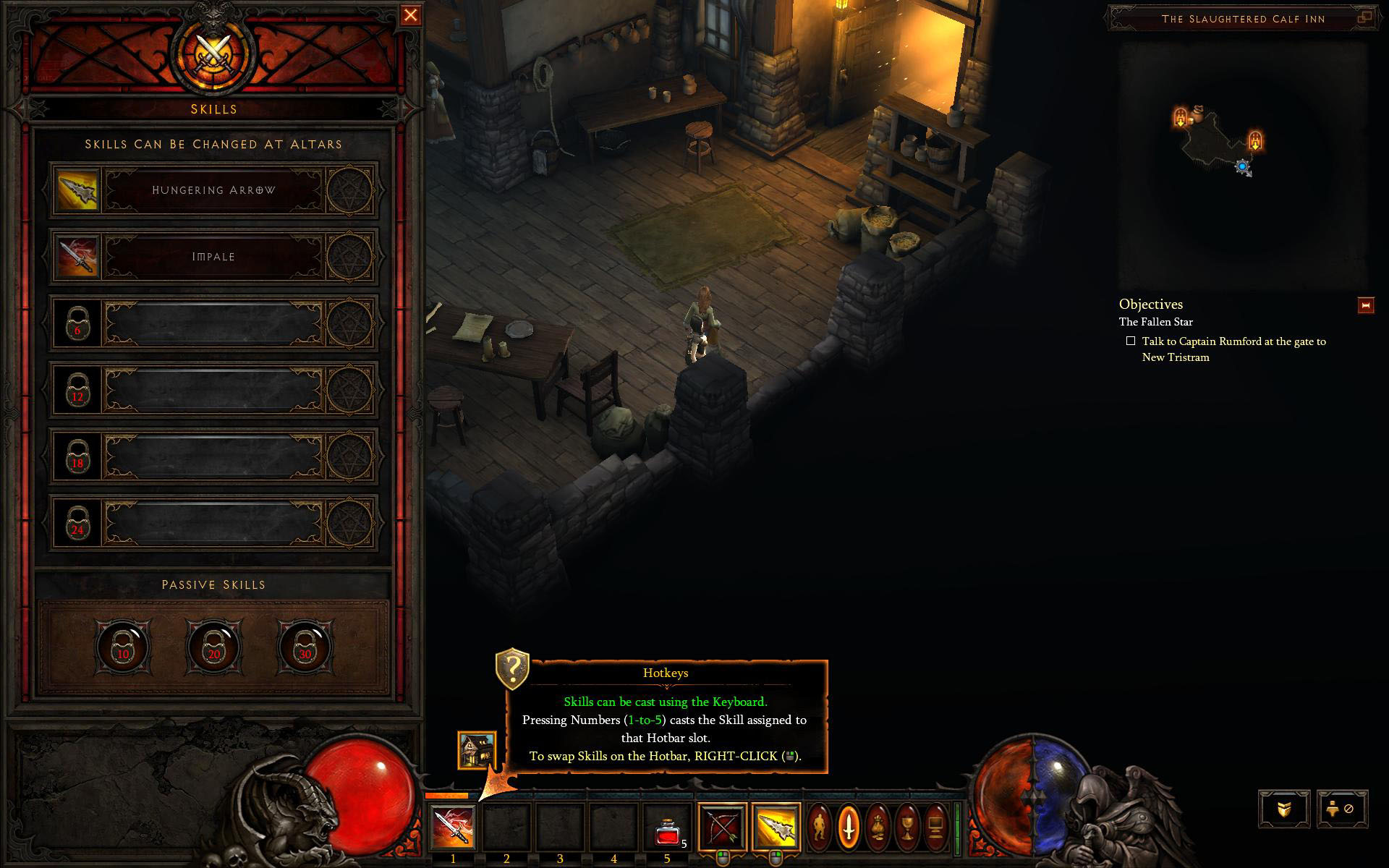The image size is (1389, 868).
Task: Select the bow attack left-mouse skill
Action: tap(722, 826)
